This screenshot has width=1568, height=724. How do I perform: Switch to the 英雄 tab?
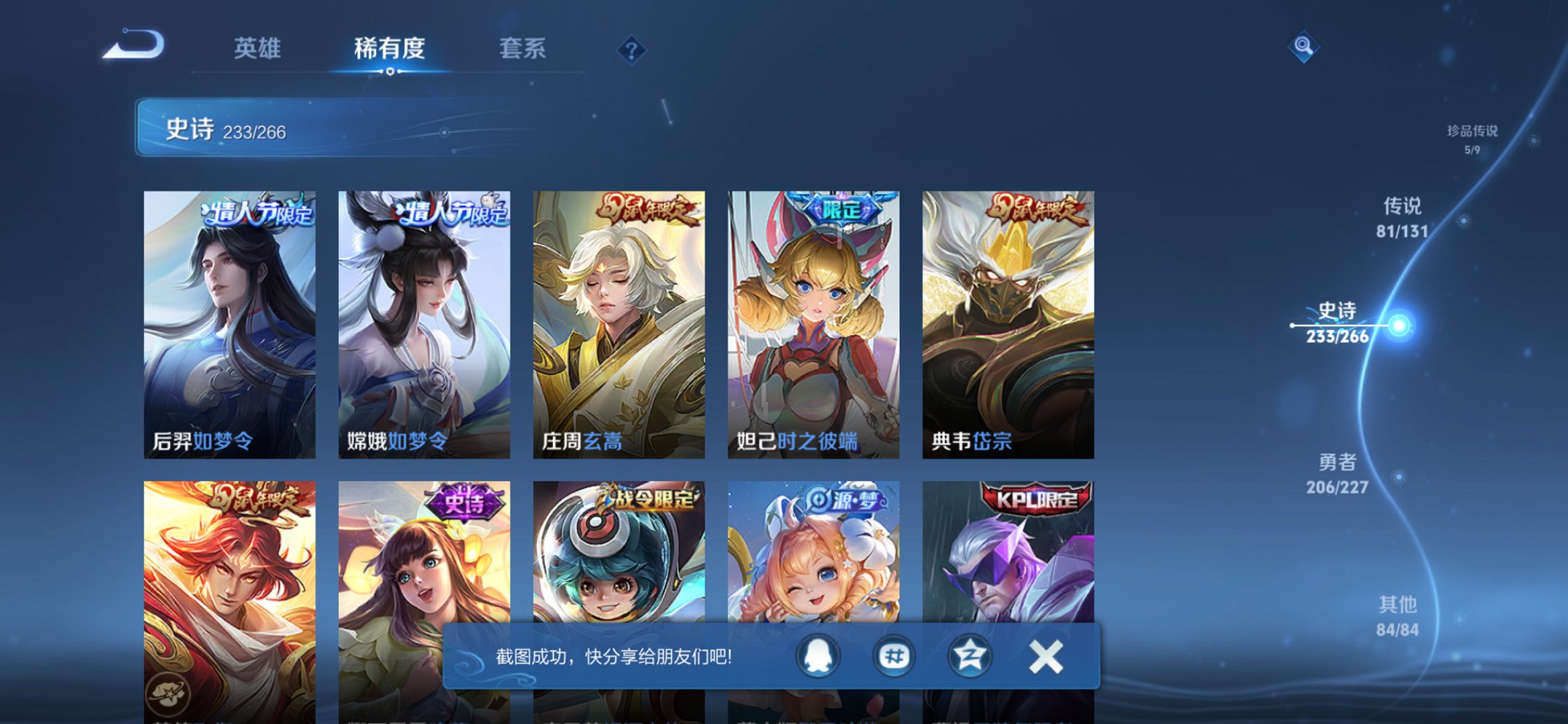(259, 48)
